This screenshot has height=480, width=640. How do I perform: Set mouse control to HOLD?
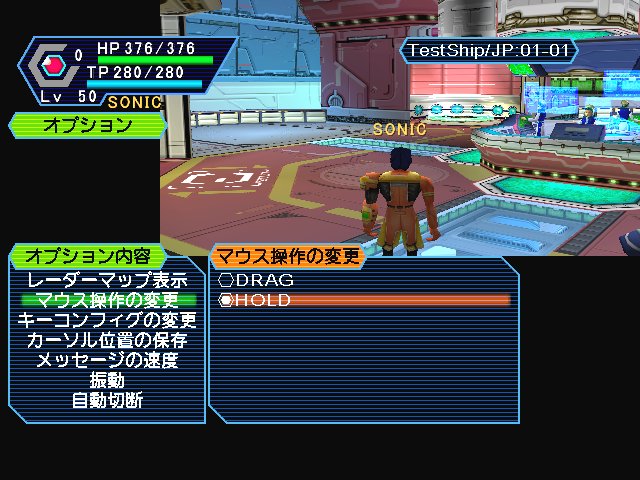256,300
